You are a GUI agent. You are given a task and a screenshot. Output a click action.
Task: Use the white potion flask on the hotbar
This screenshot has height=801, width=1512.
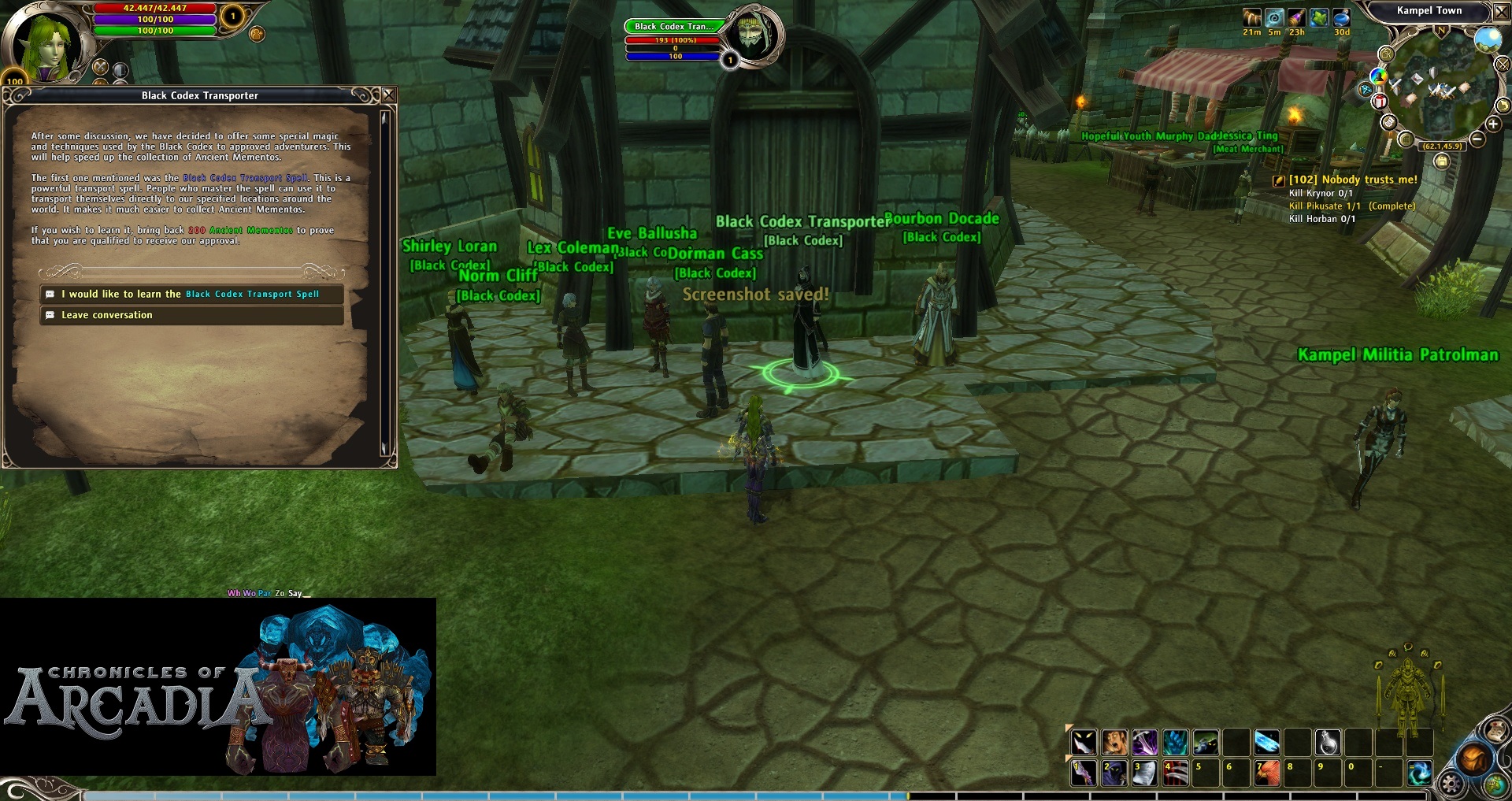[x=1328, y=743]
